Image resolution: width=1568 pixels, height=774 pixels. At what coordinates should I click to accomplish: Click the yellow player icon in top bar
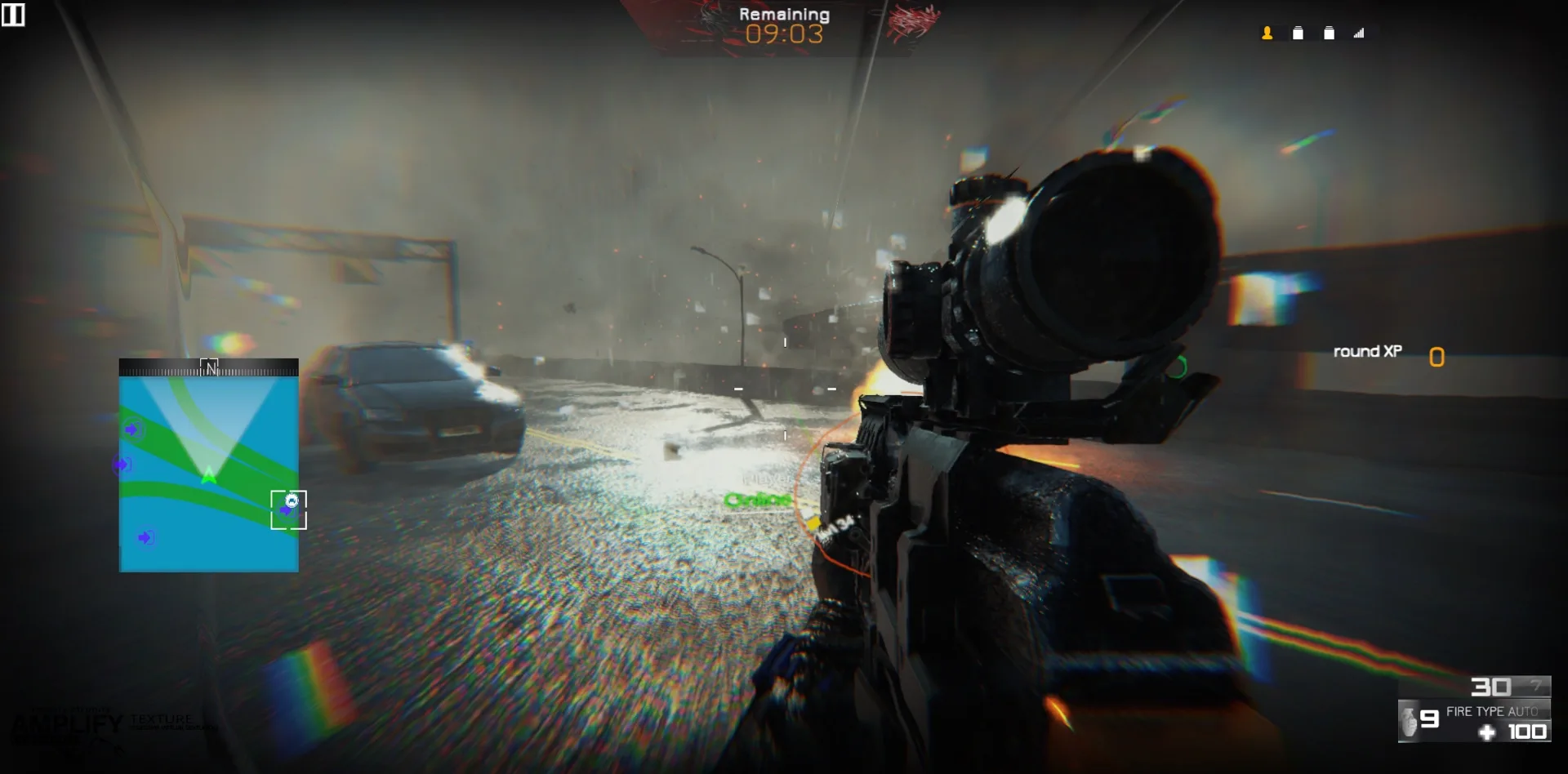(x=1267, y=33)
